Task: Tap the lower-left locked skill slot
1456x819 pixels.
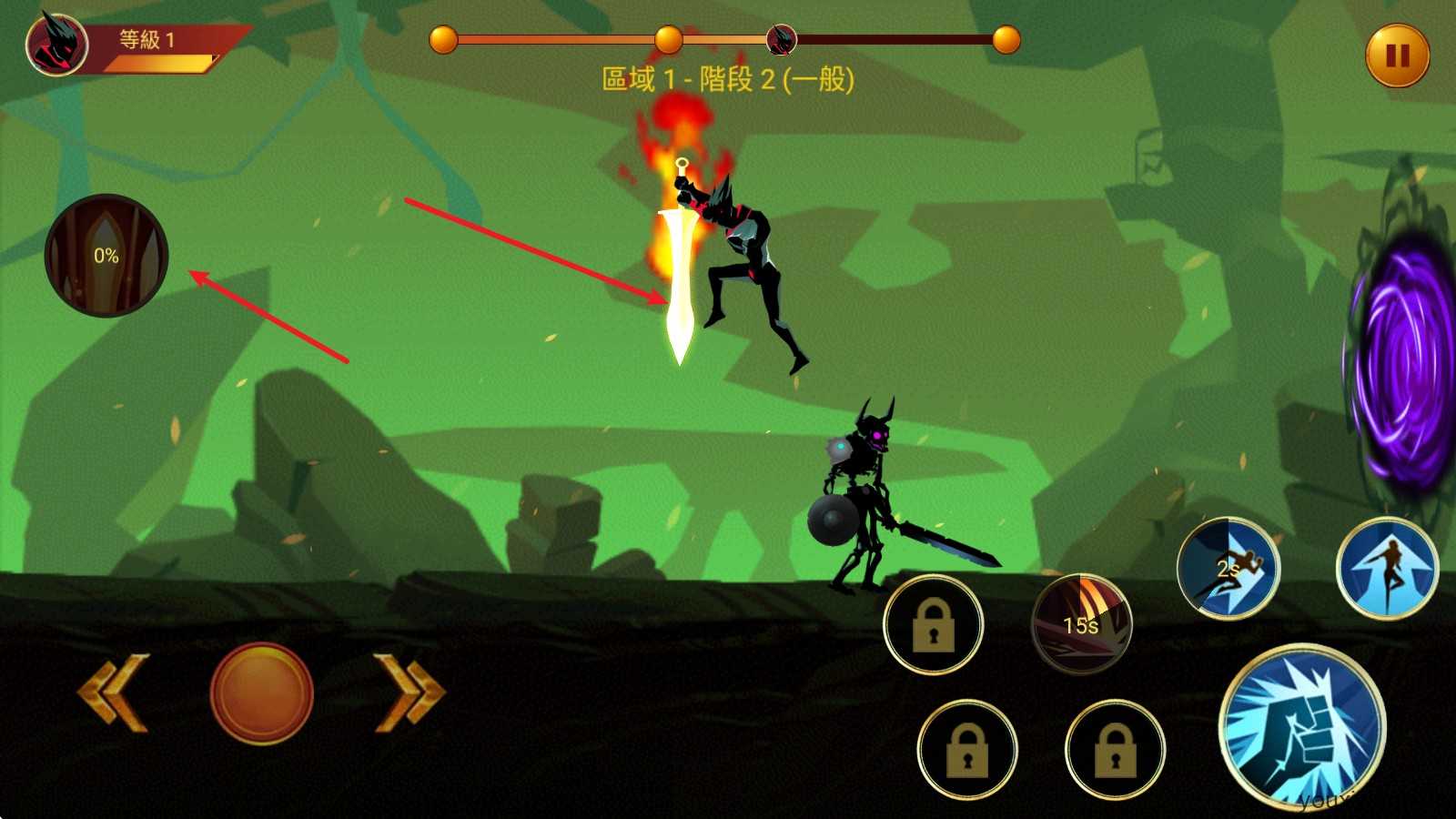Action: coord(969,751)
